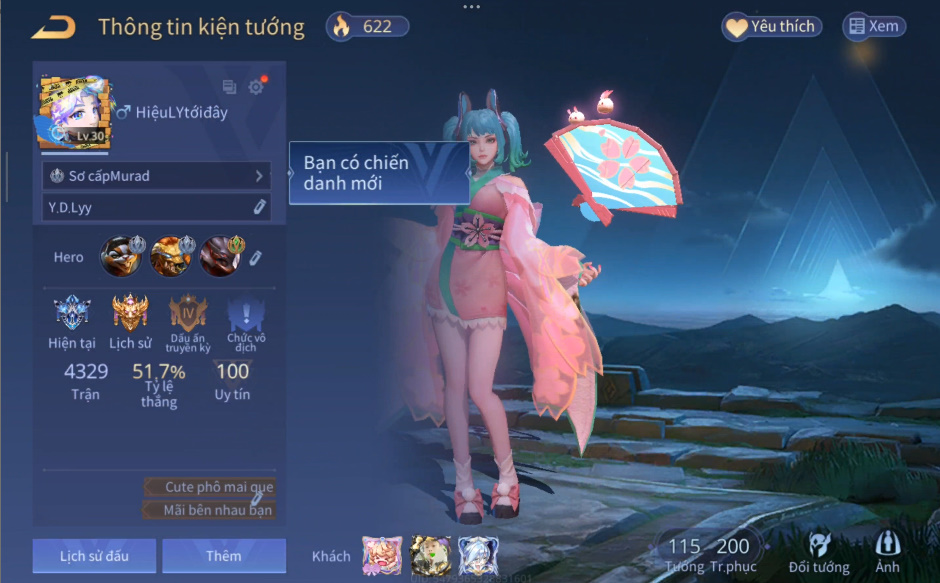Show the Lịch sử rank history badge
The image size is (940, 583).
pos(130,314)
